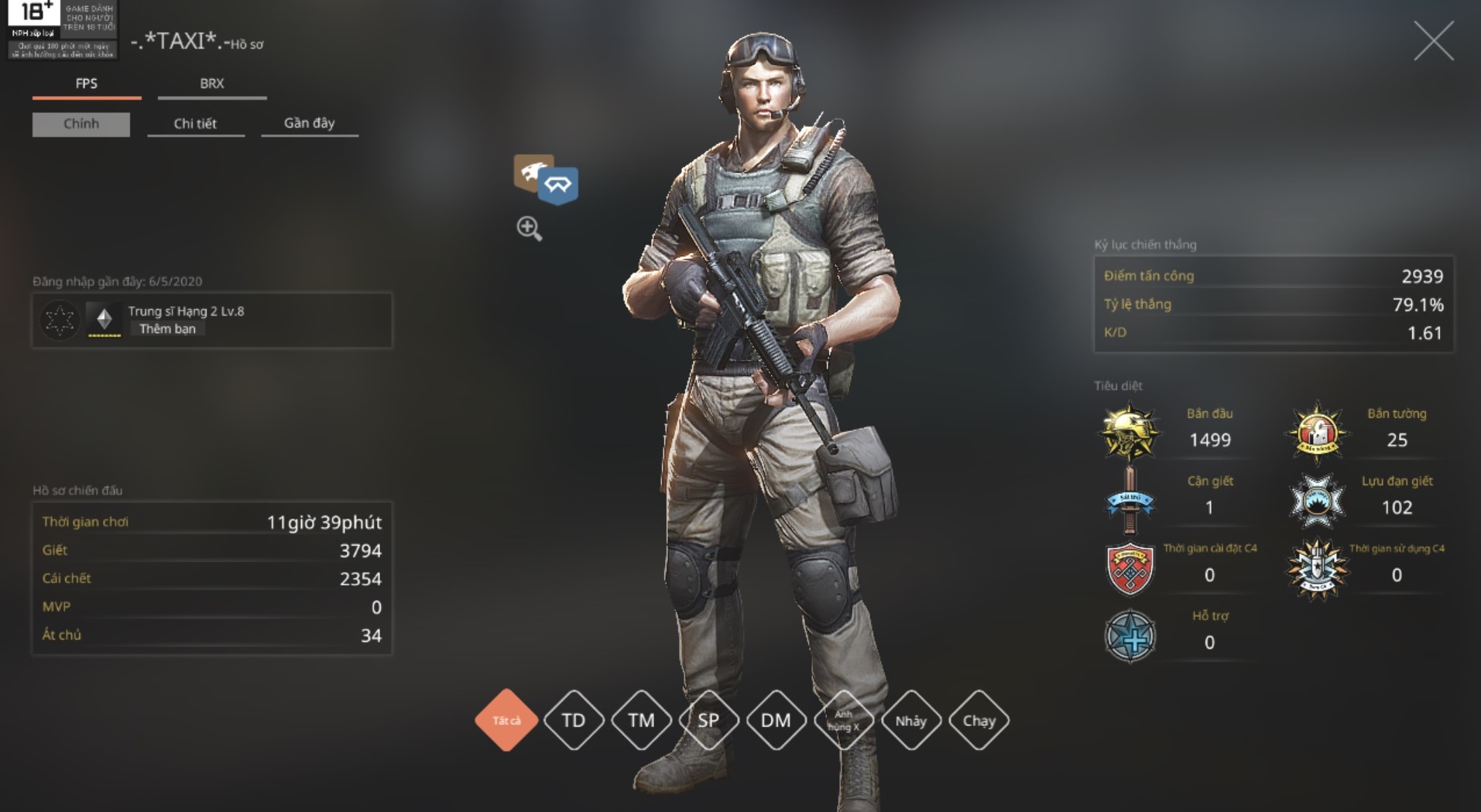
Task: Select the SP mode diamond
Action: [708, 721]
